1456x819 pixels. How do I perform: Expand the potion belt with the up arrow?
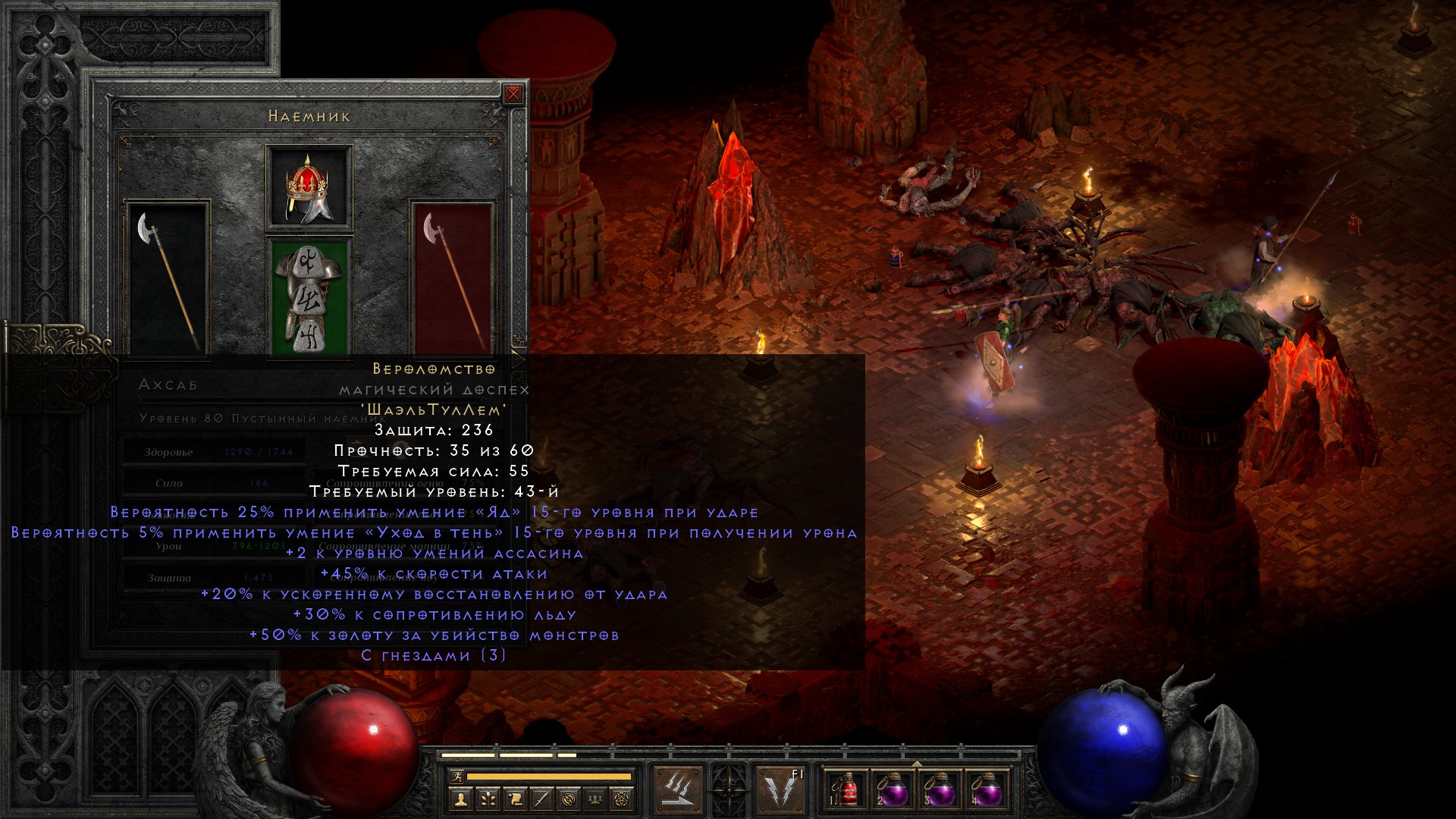[917, 763]
